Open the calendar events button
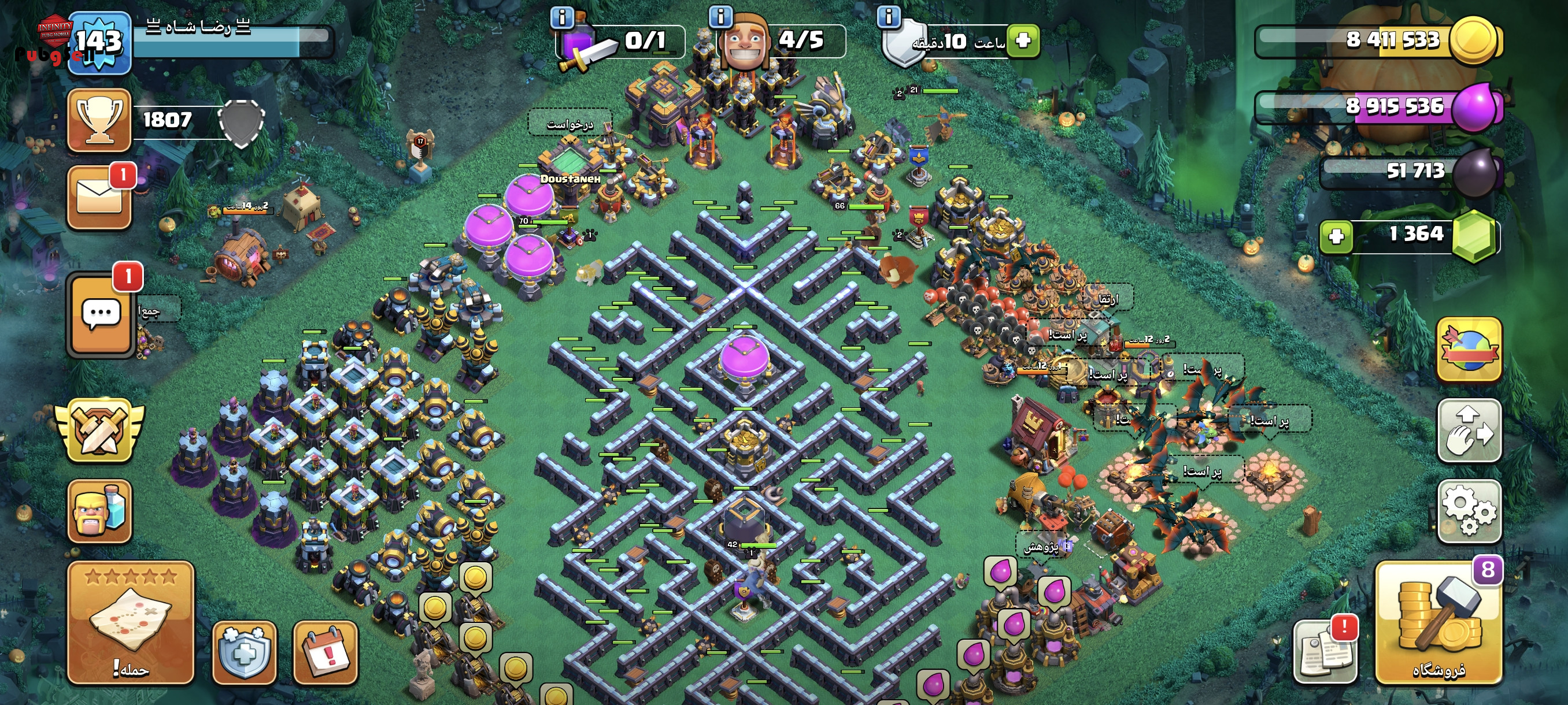Viewport: 1568px width, 705px height. tap(326, 651)
